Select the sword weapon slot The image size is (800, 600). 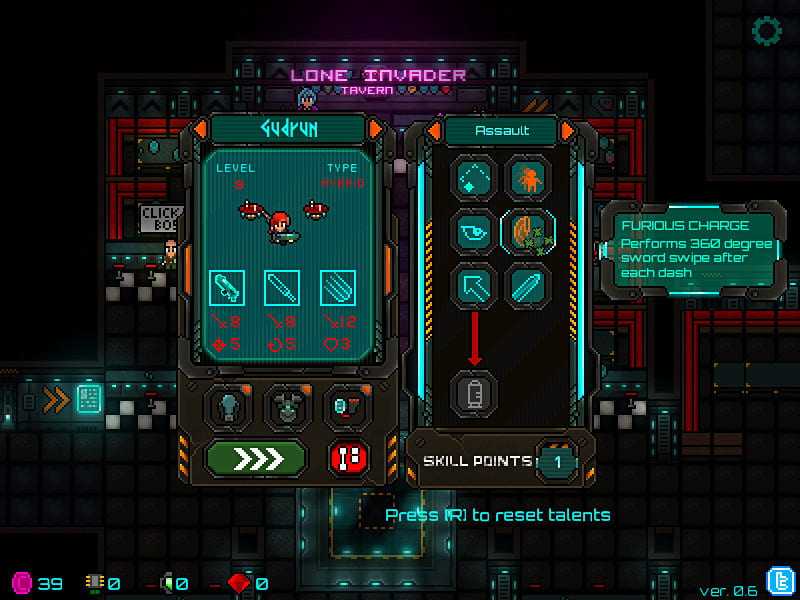[x=282, y=289]
